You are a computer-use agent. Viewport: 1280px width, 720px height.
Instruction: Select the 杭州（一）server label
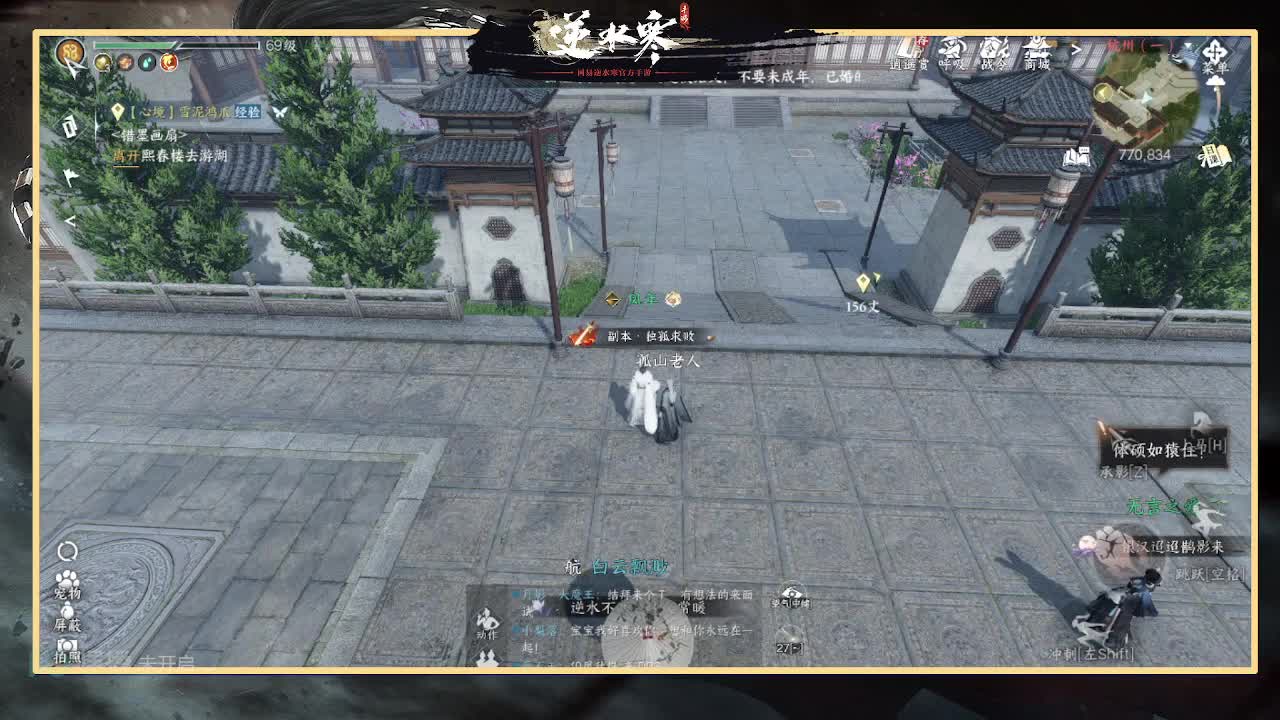(x=1140, y=44)
